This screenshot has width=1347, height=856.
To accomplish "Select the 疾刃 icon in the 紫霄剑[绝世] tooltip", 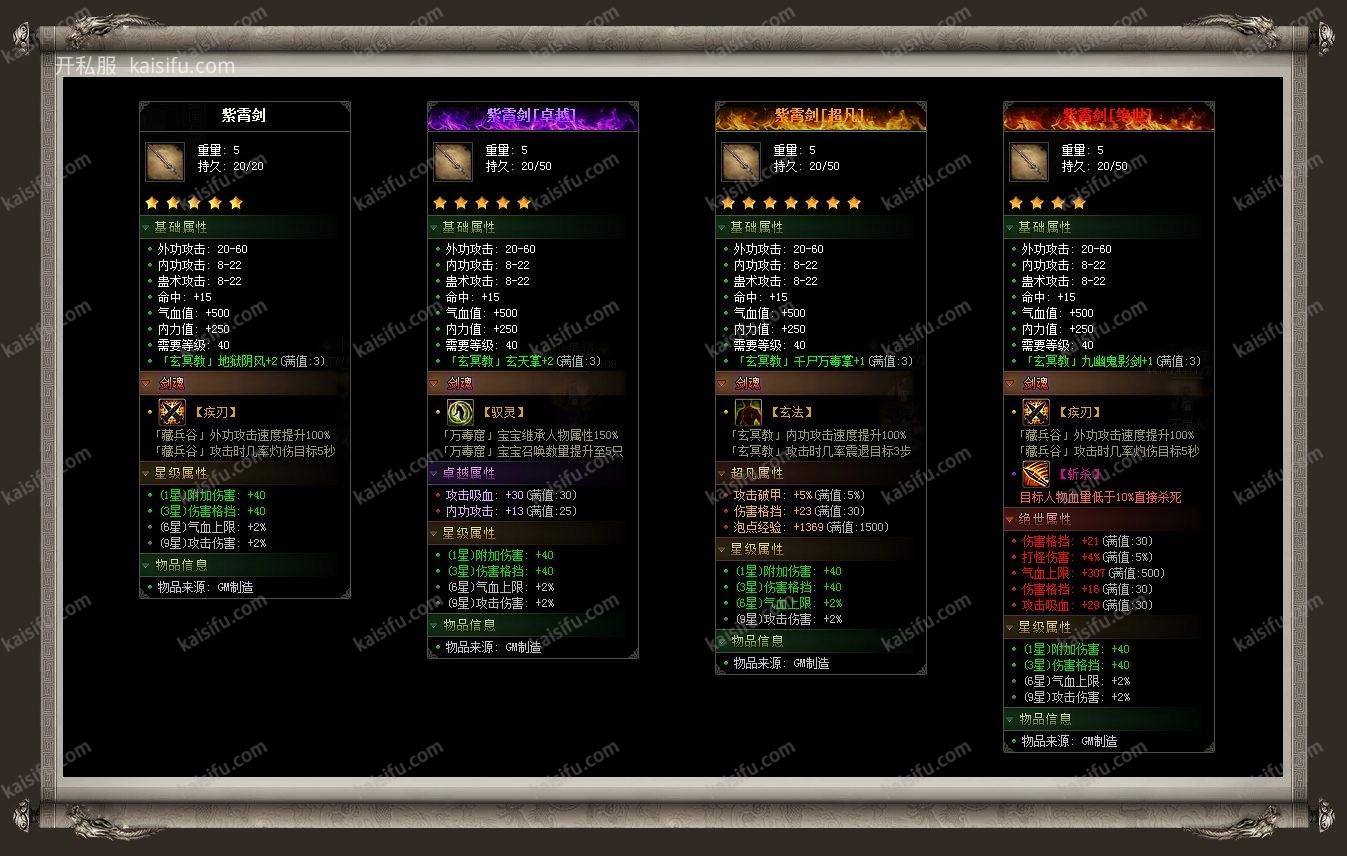I will pos(1036,412).
